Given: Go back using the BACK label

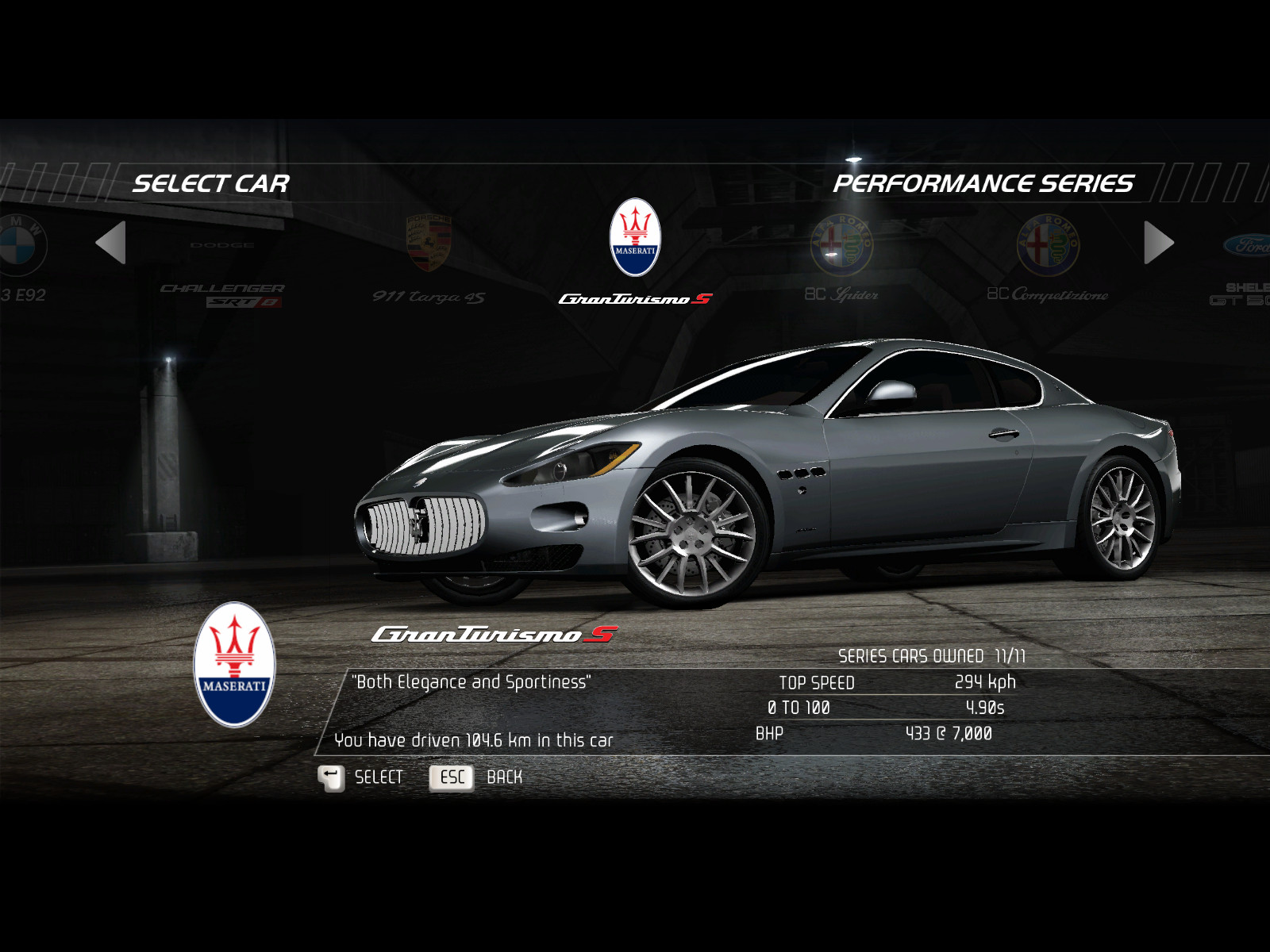Looking at the screenshot, I should pos(503,777).
